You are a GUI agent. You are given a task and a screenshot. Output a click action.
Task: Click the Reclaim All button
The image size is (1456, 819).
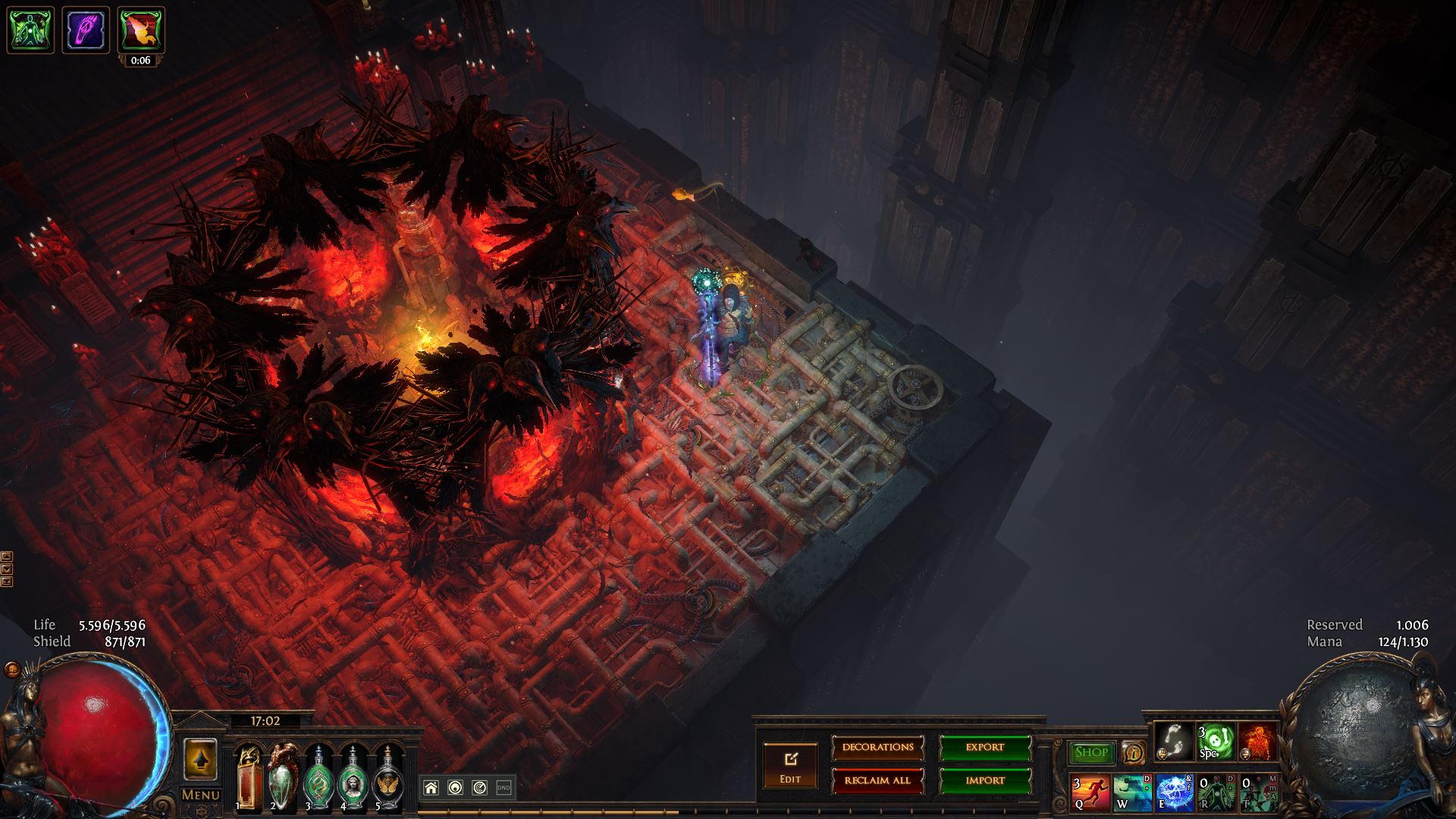tap(877, 781)
